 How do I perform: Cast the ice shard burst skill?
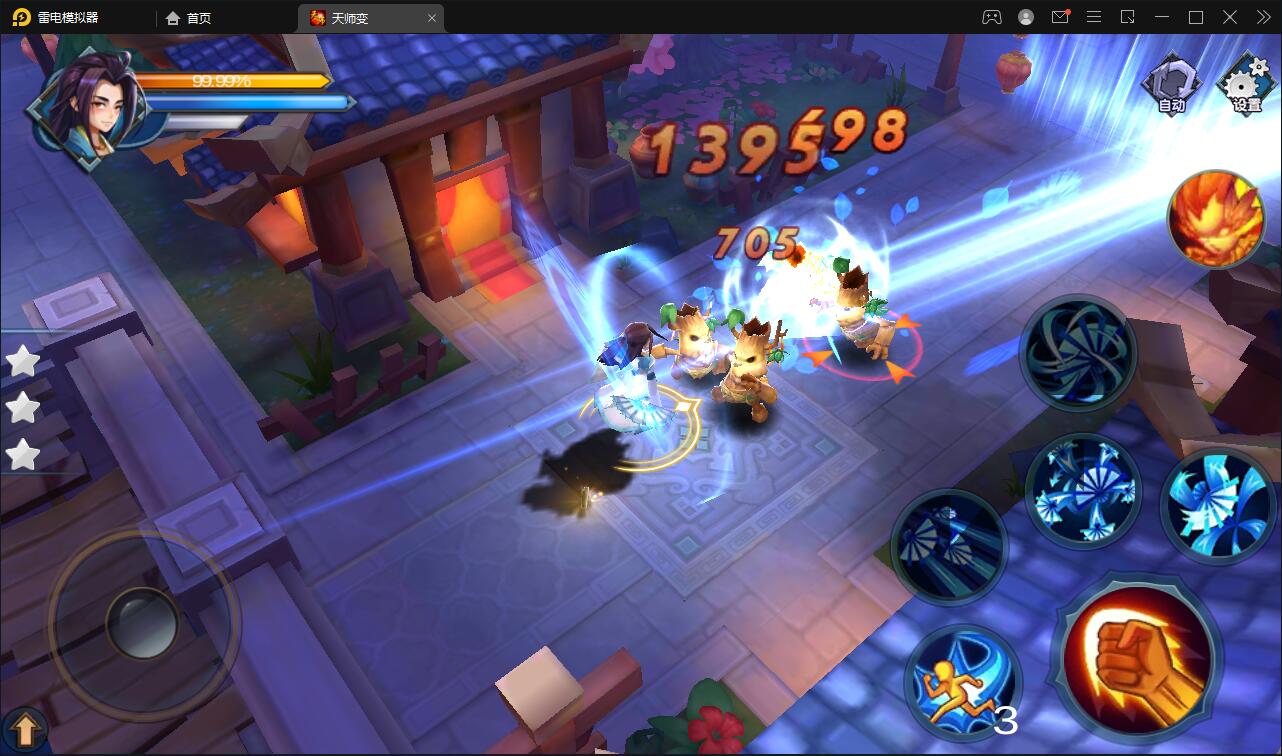coord(1083,491)
